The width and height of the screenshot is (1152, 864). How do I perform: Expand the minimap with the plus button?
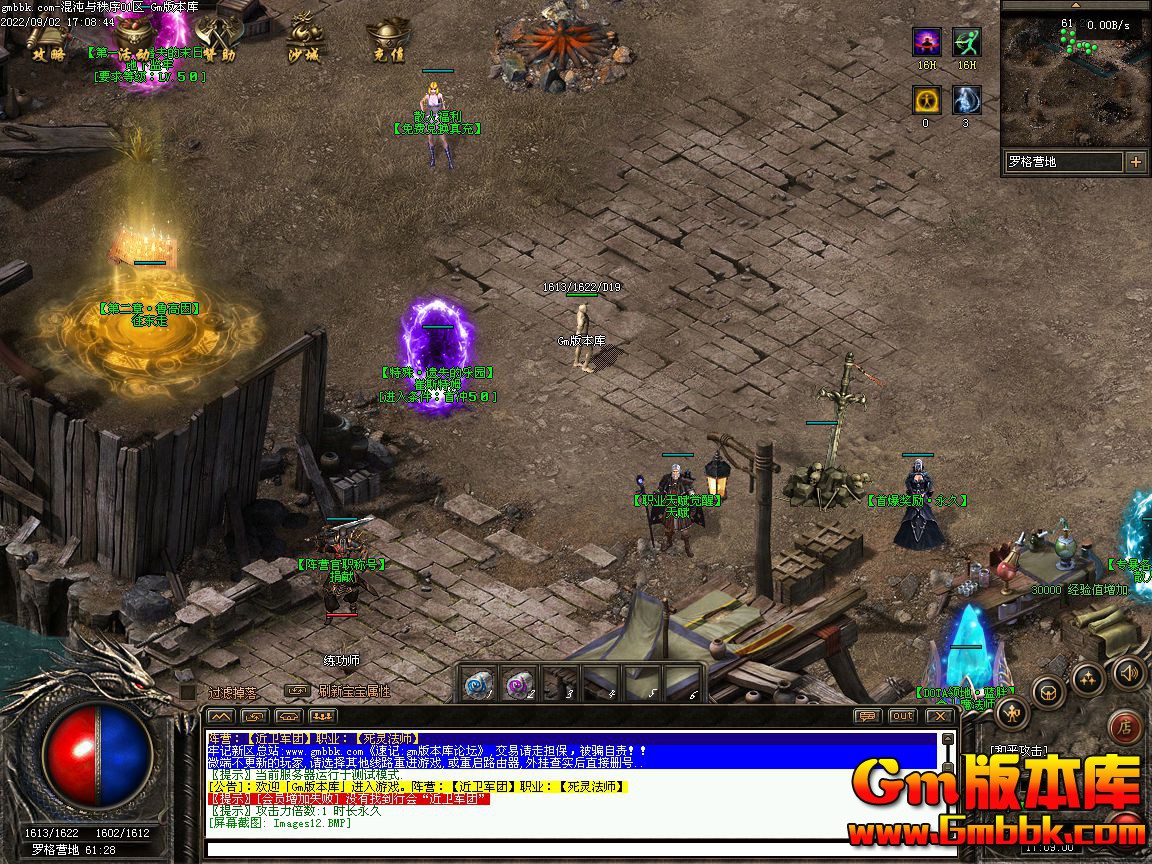(1135, 162)
